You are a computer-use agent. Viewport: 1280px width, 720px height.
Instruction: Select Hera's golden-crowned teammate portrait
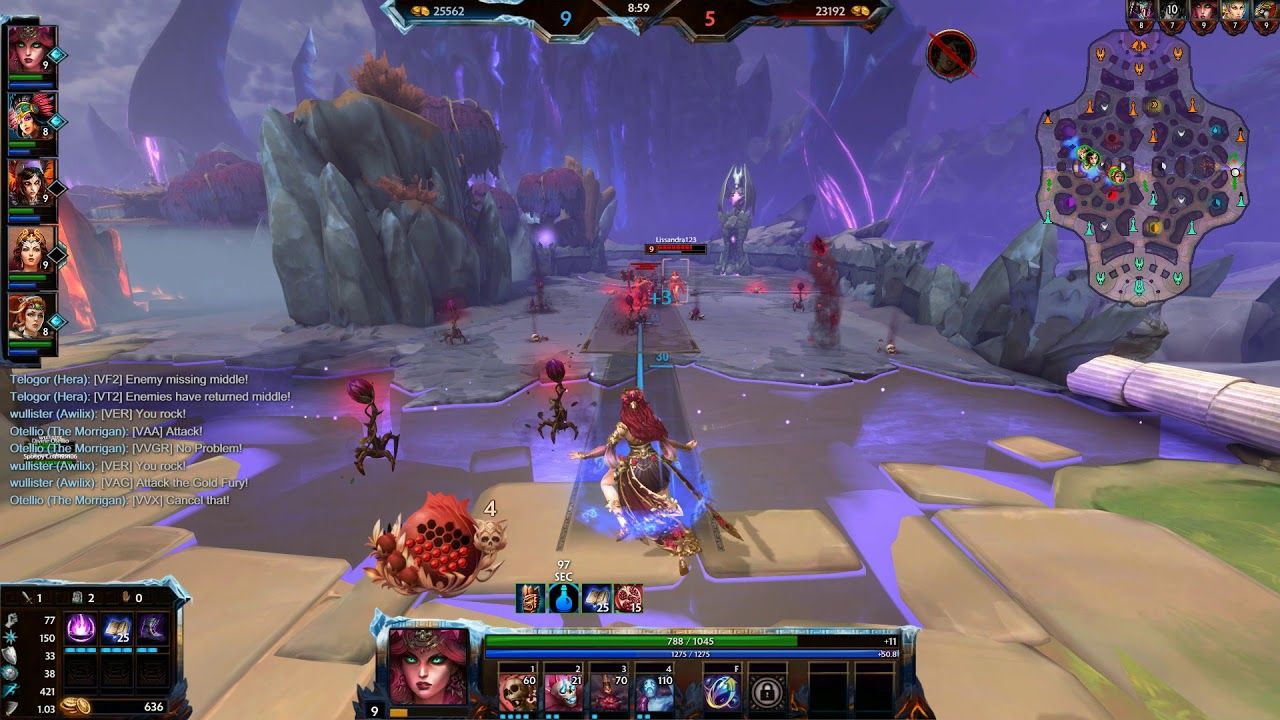(x=31, y=250)
